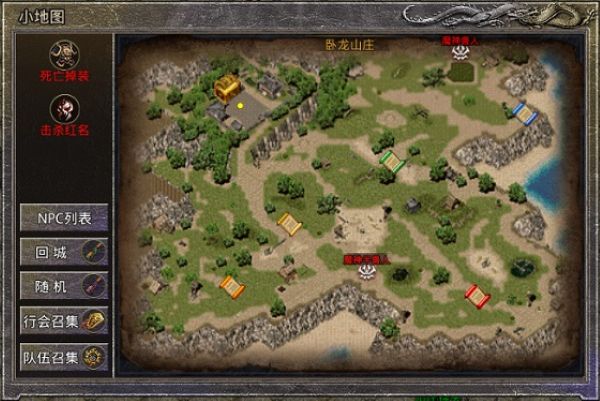The height and width of the screenshot is (401, 600).
Task: Click the yellow player position dot
Action: 240,102
